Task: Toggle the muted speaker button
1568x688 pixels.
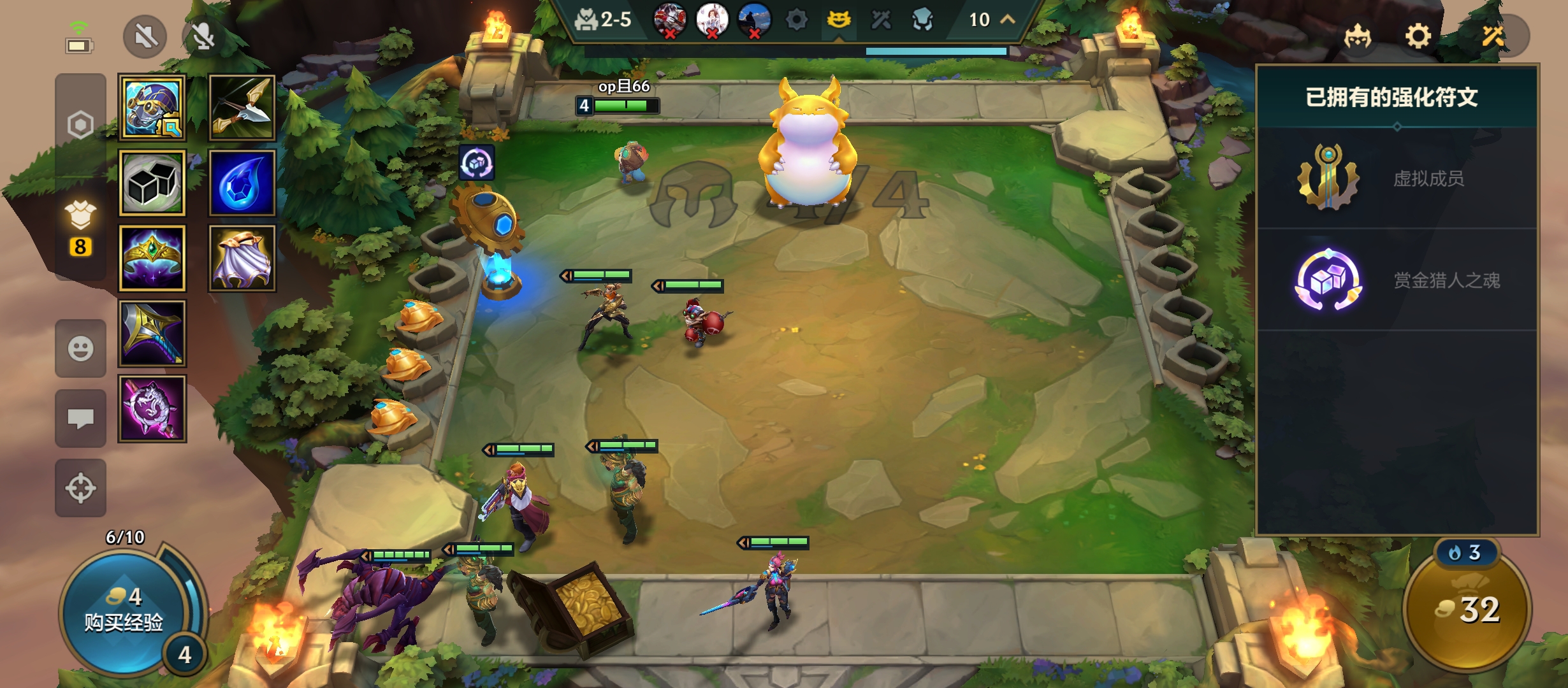Action: pos(145,37)
